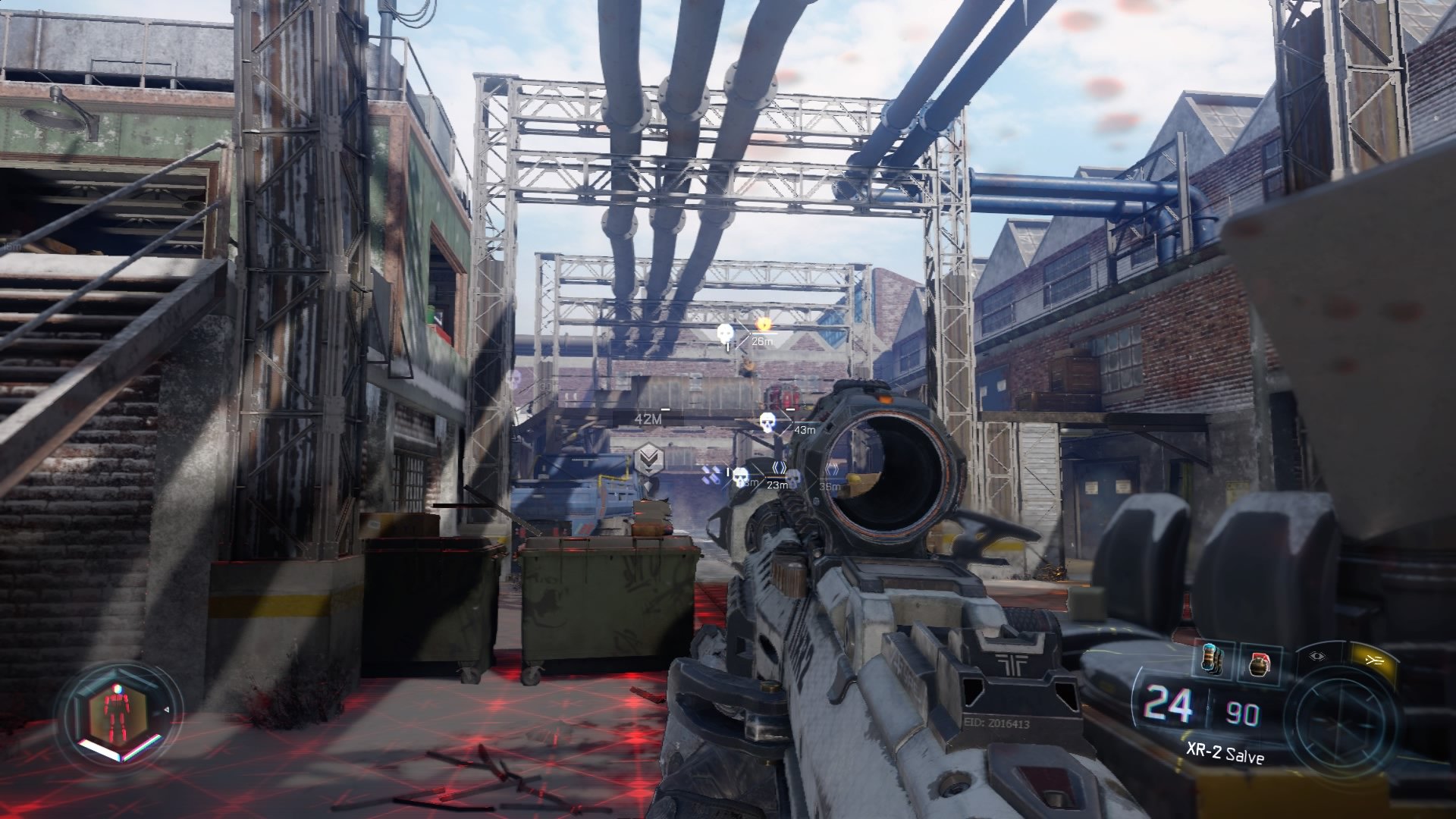The image size is (1456, 819).
Task: Open the circular compass reticle display
Action: coord(1338,721)
